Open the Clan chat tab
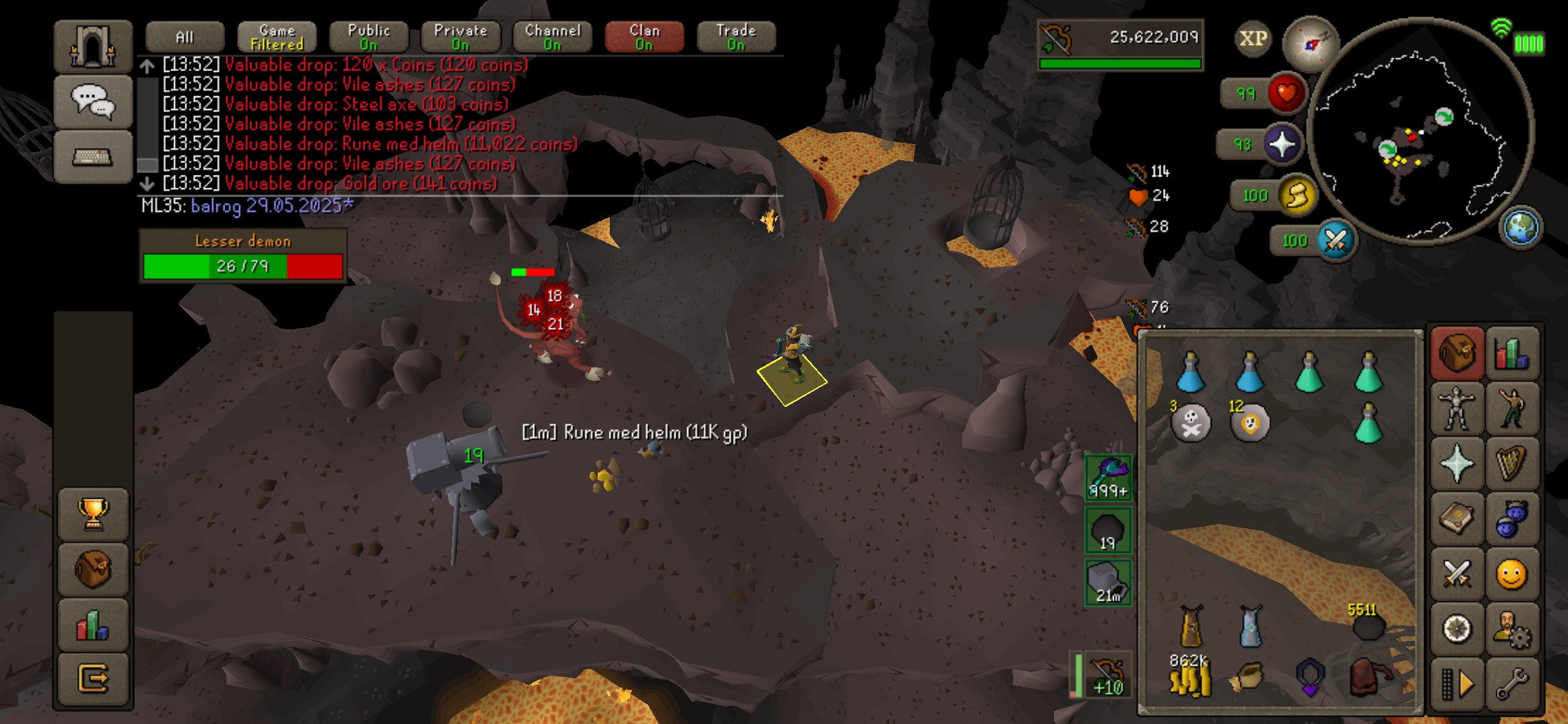The image size is (1568, 724). click(x=644, y=38)
